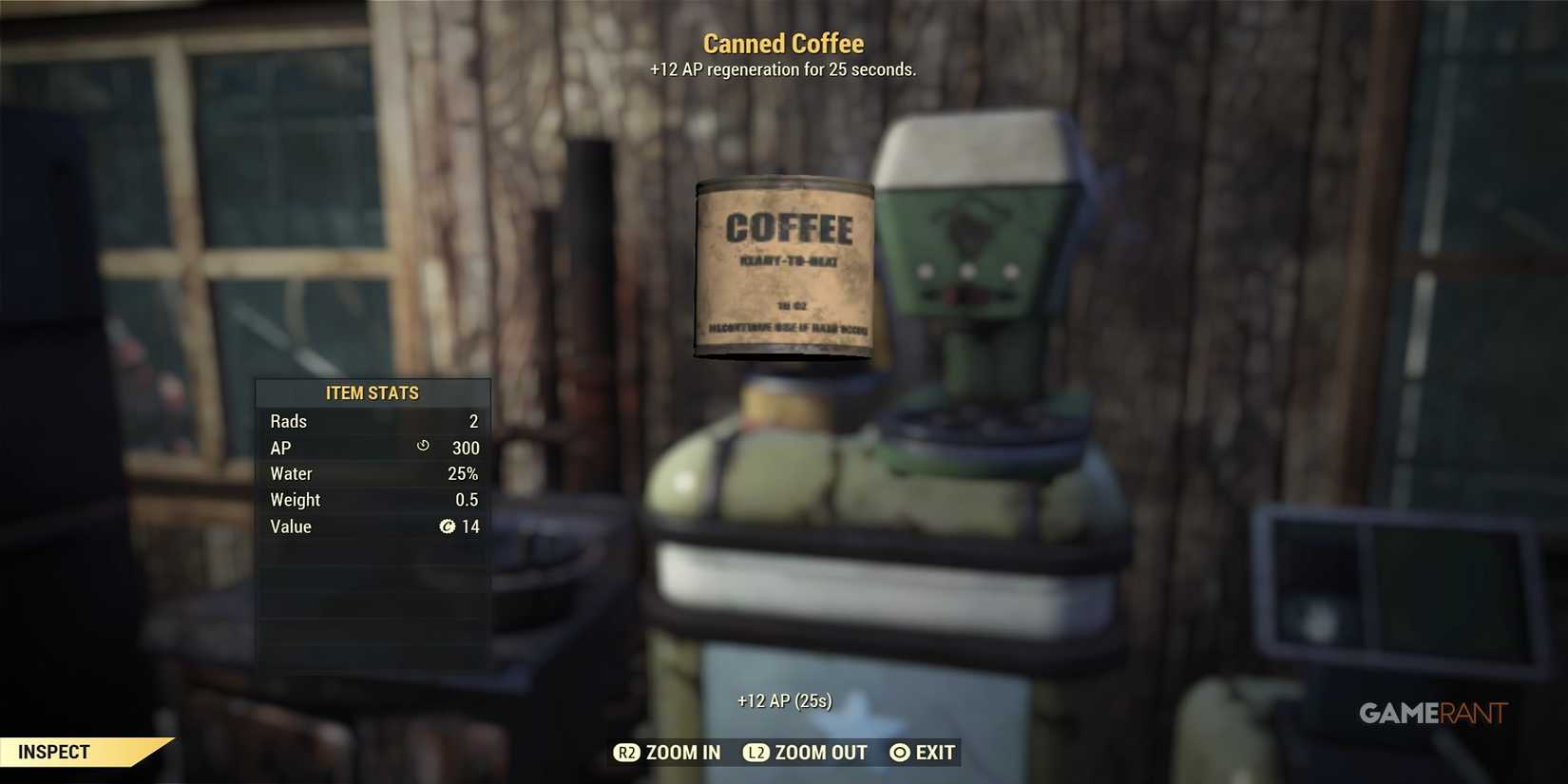This screenshot has height=784, width=1568.
Task: Click the R2 Zoom In button icon
Action: click(627, 752)
